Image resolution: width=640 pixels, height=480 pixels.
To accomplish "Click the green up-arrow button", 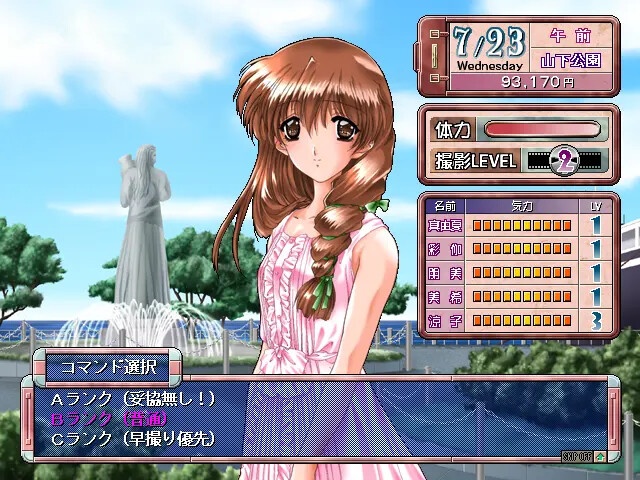I will pyautogui.click(x=599, y=455).
